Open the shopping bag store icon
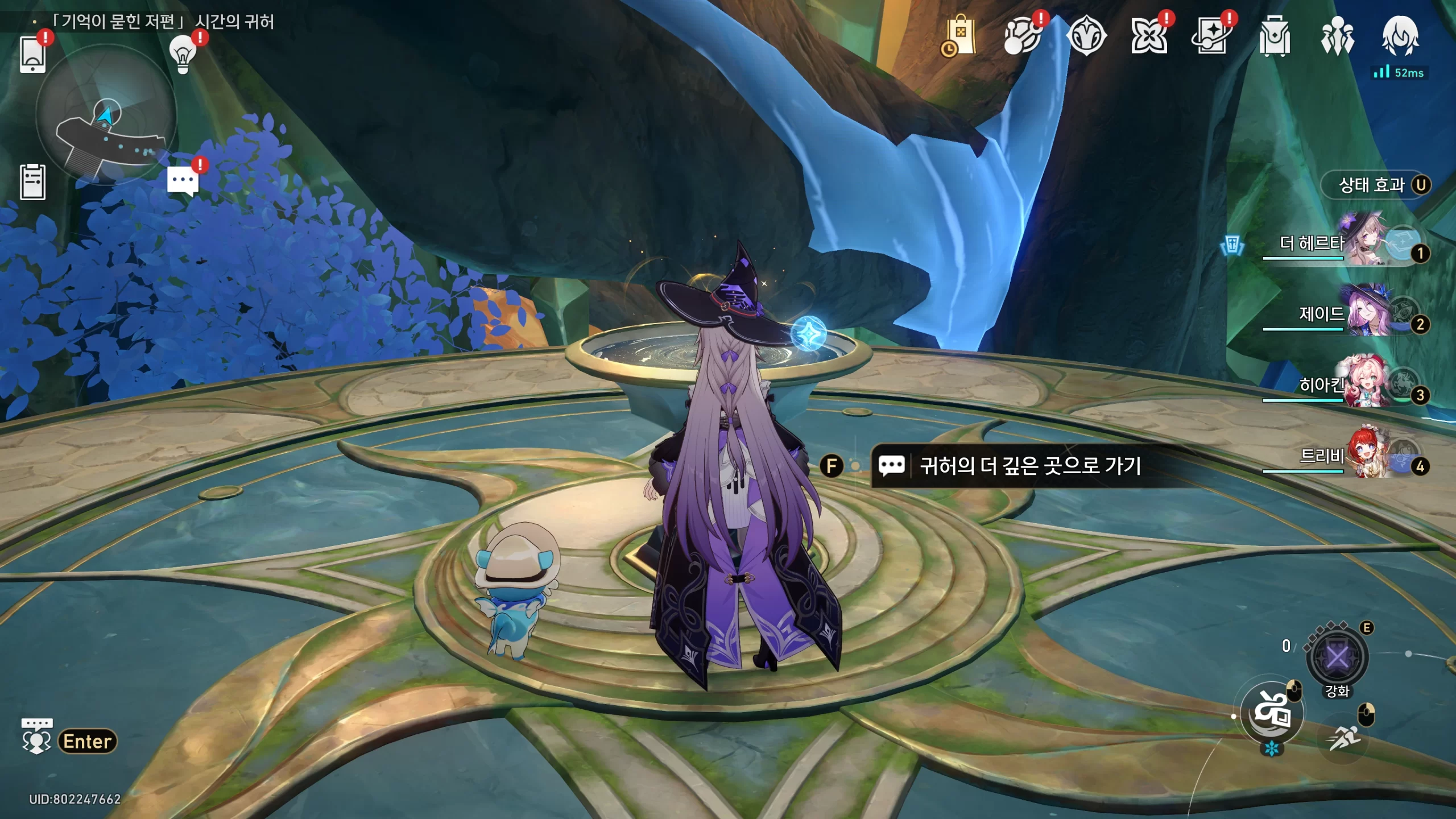 coord(960,36)
